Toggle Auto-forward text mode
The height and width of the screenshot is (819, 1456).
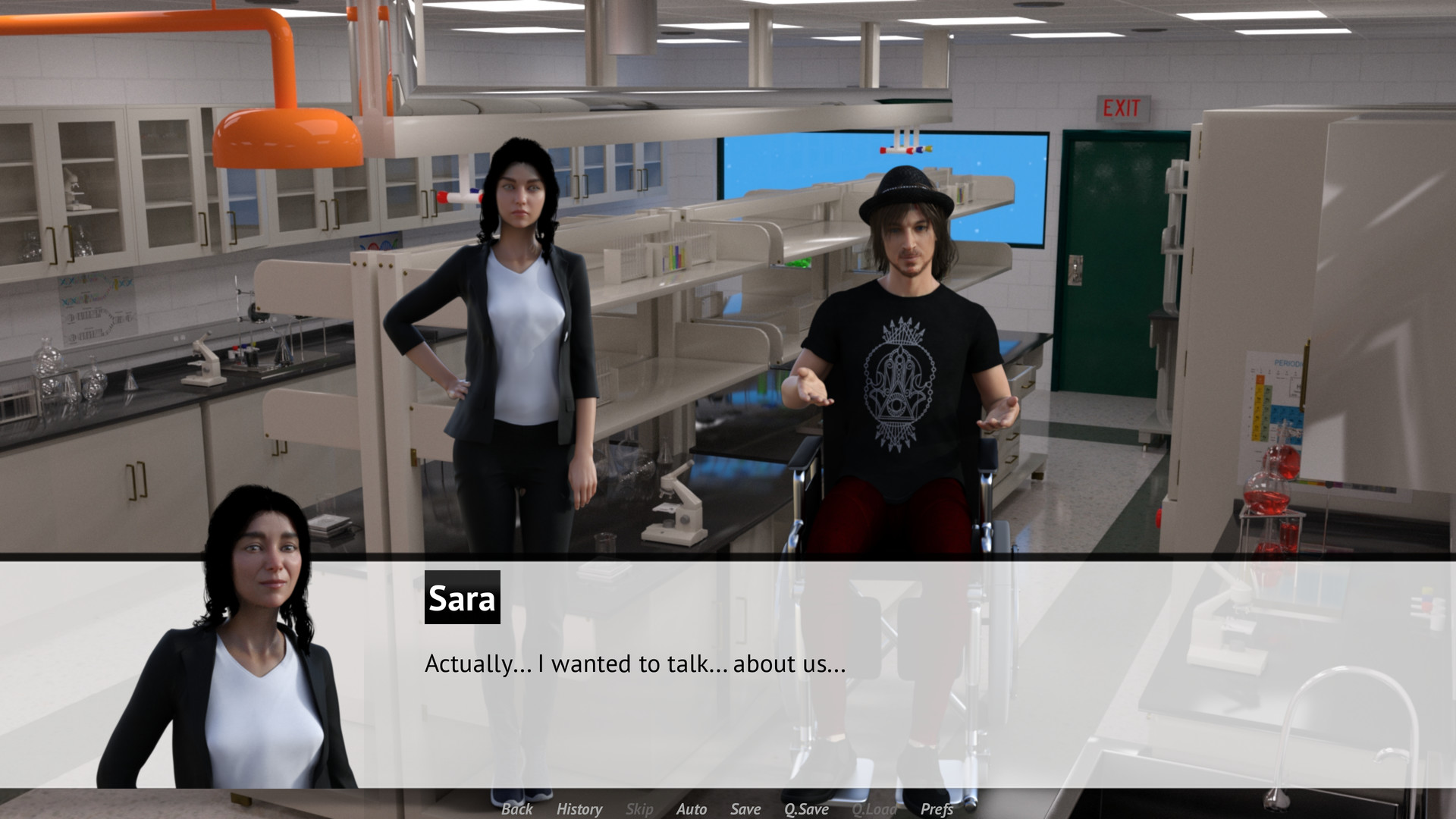tap(692, 809)
